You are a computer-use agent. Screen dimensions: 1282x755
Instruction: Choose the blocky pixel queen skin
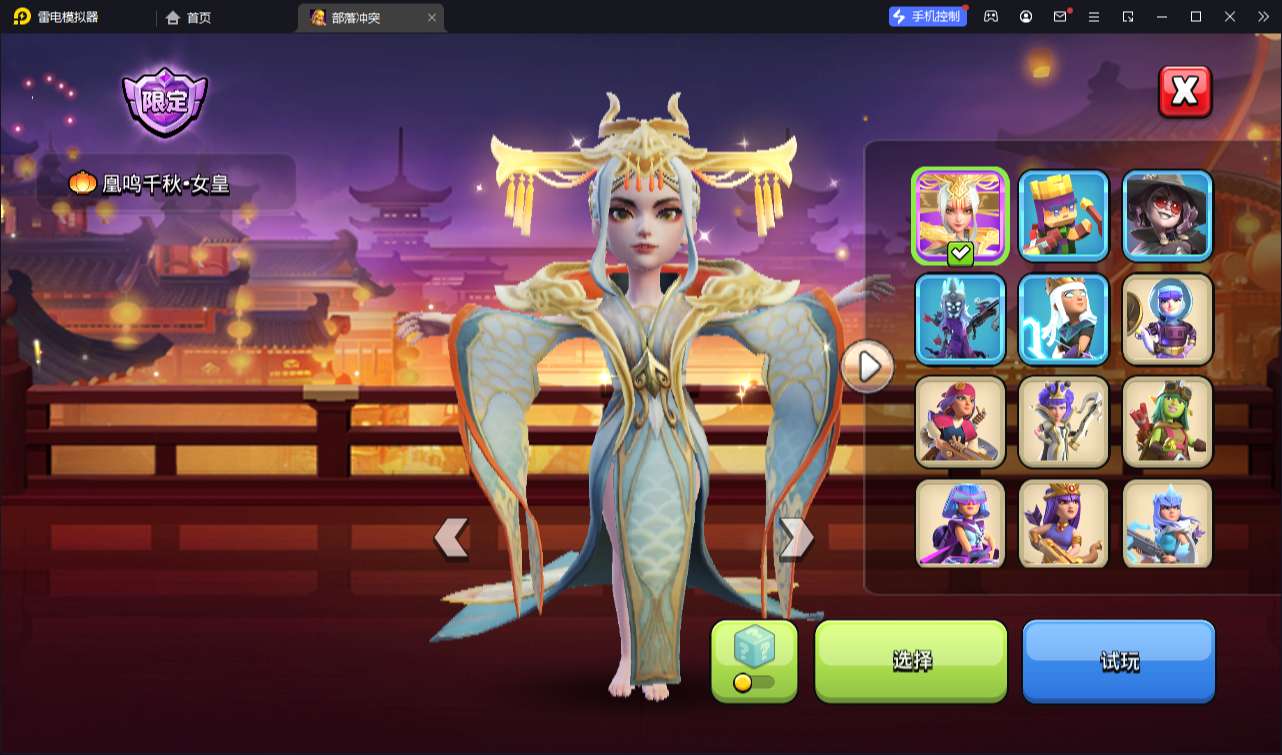pos(1064,215)
